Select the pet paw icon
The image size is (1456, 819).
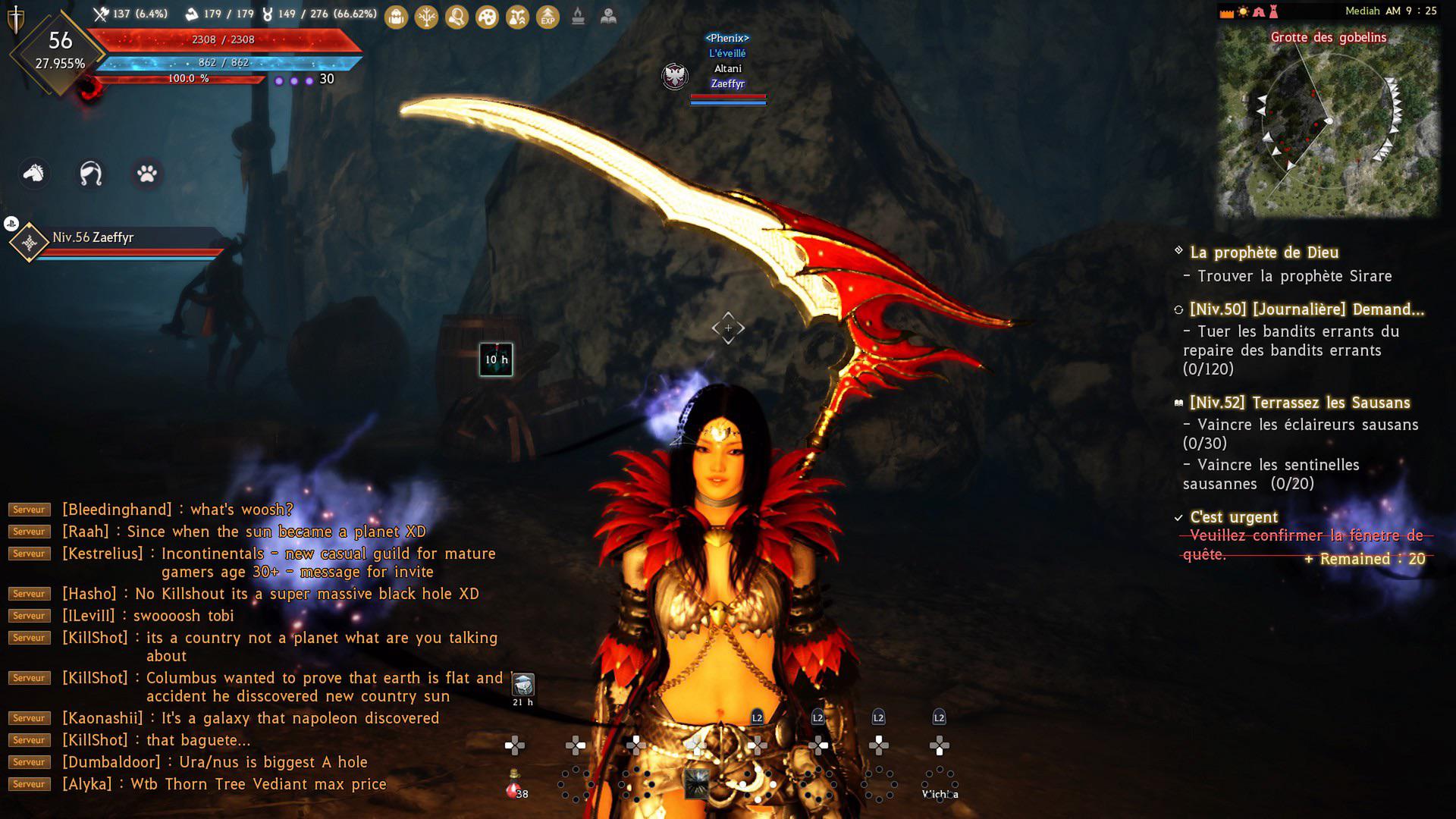146,174
